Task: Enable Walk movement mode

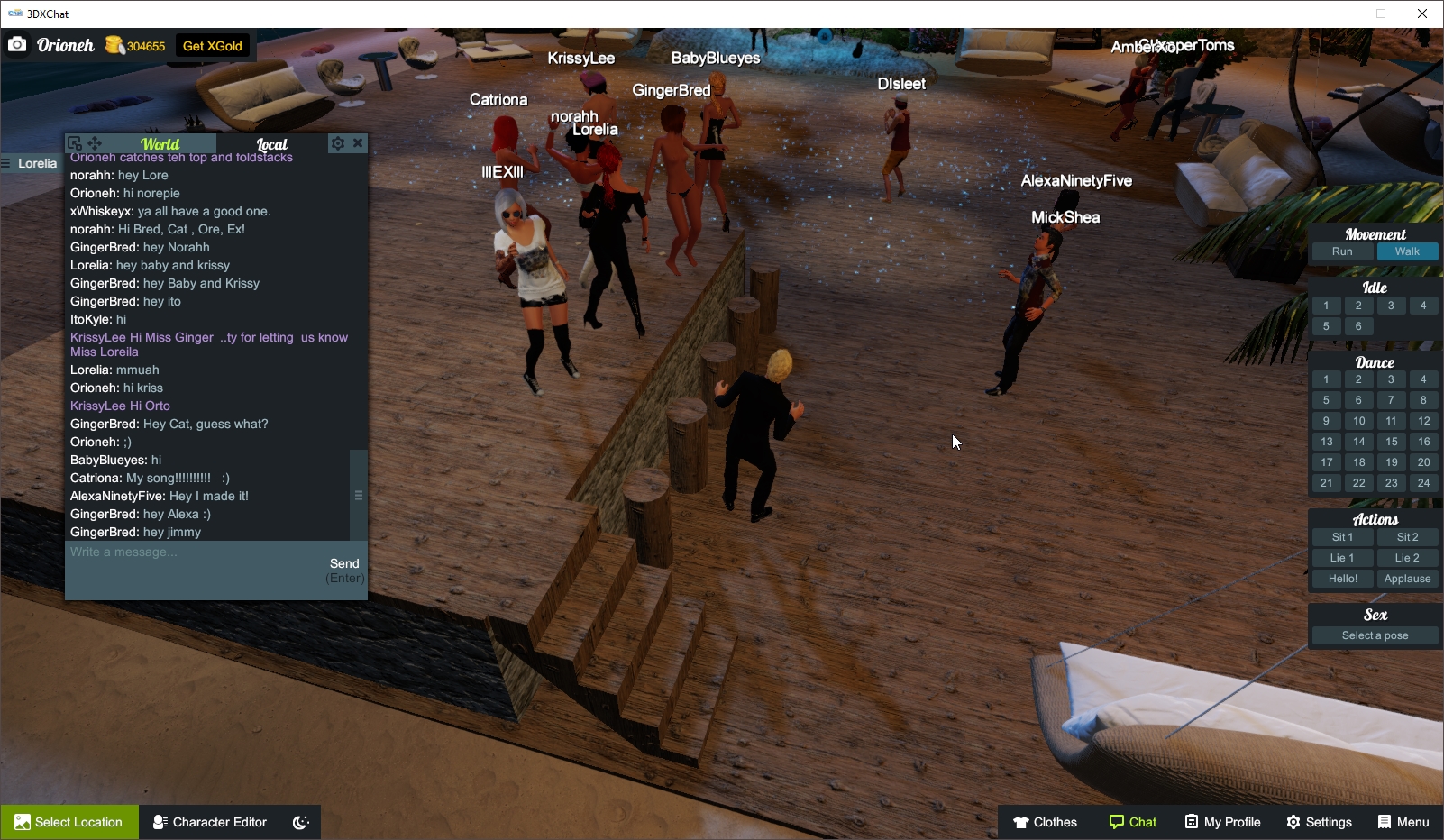Action: pos(1407,251)
